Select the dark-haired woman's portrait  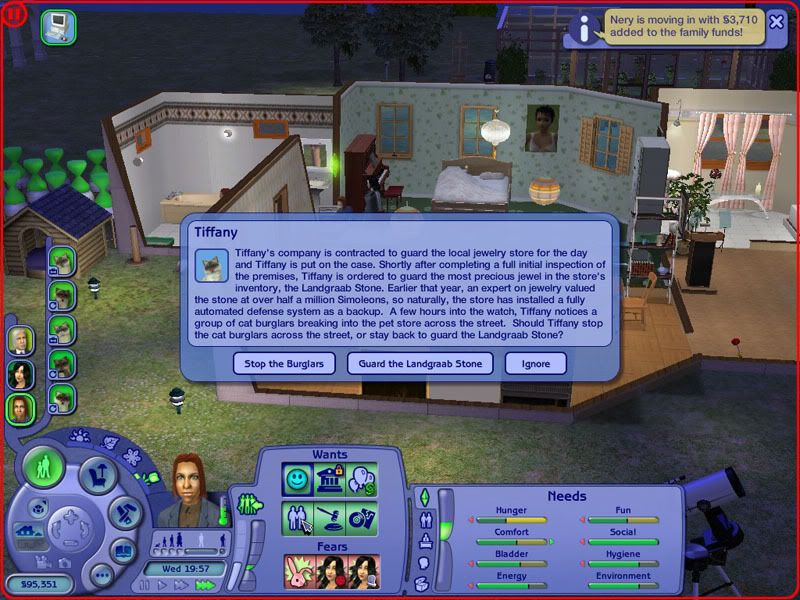tap(20, 374)
